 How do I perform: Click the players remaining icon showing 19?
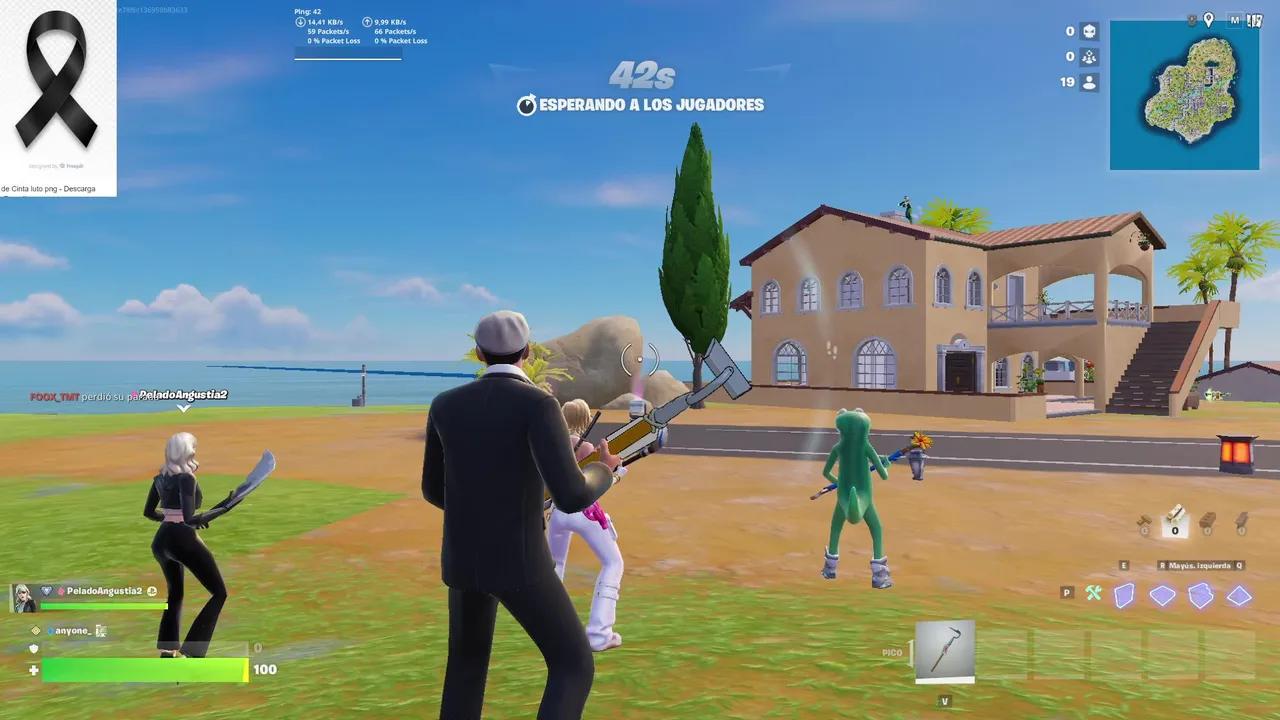(1089, 82)
